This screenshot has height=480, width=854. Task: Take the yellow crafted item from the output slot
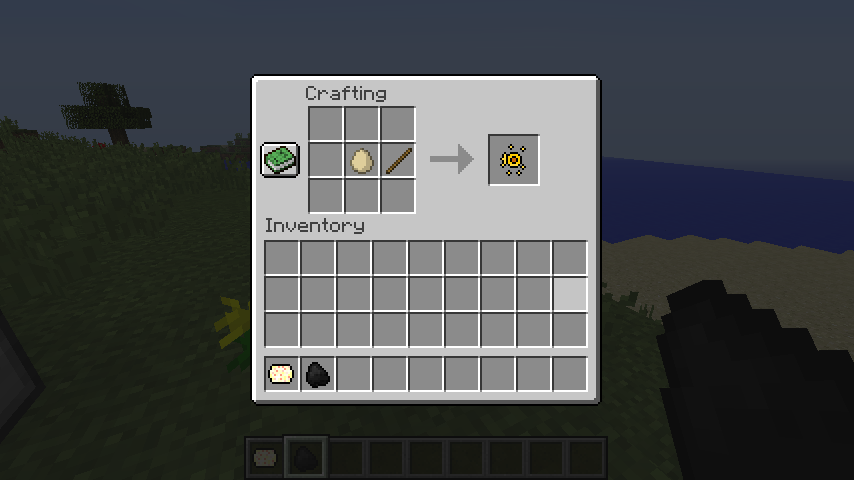tap(514, 160)
